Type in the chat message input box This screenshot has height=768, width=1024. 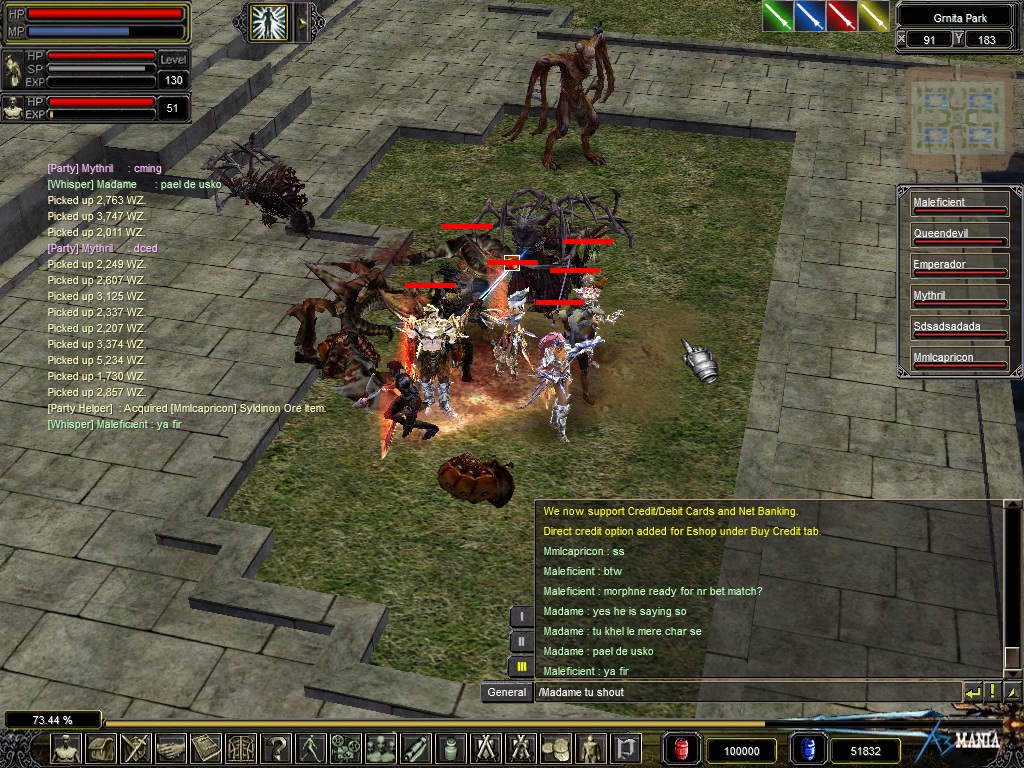click(745, 692)
